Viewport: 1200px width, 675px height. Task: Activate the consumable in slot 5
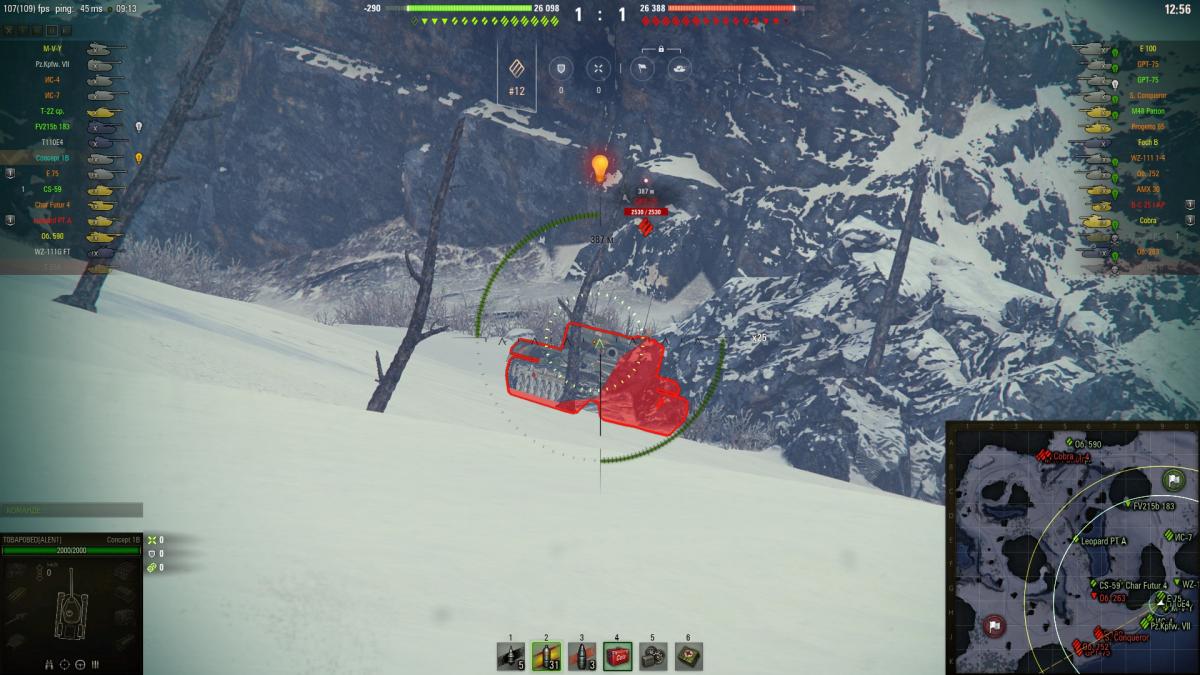(652, 656)
